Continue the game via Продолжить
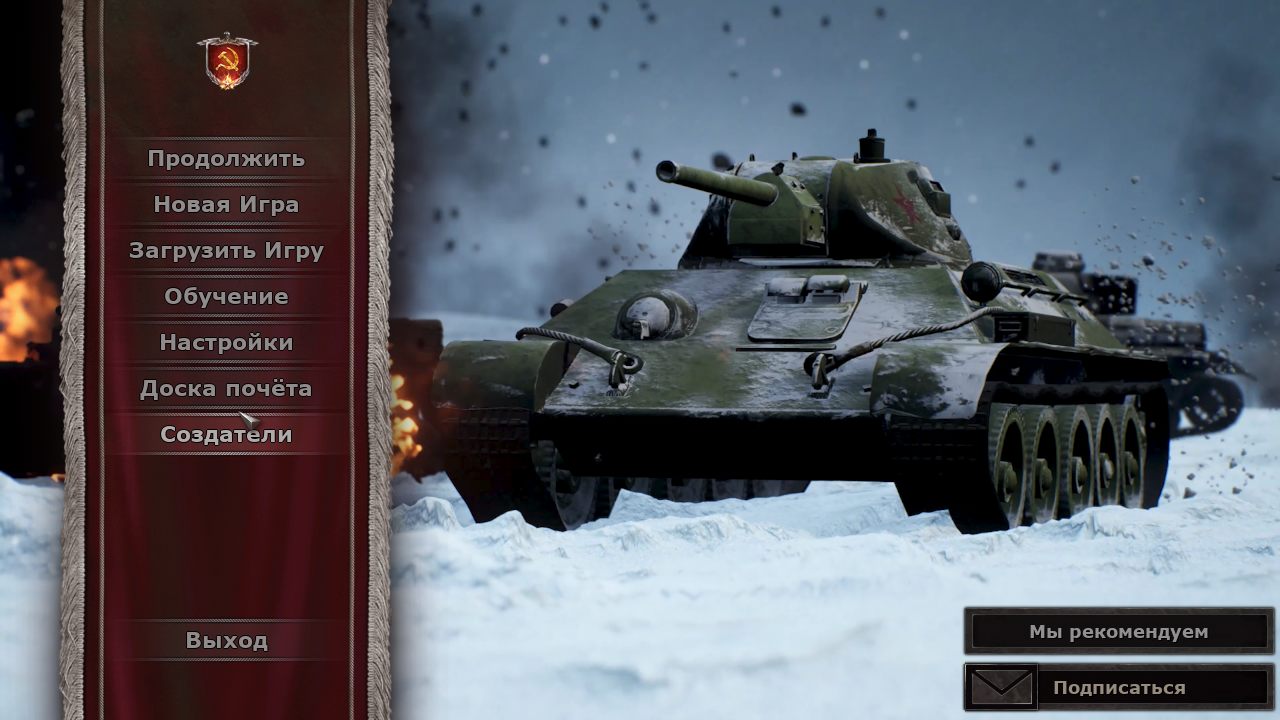1280x720 pixels. click(x=226, y=159)
